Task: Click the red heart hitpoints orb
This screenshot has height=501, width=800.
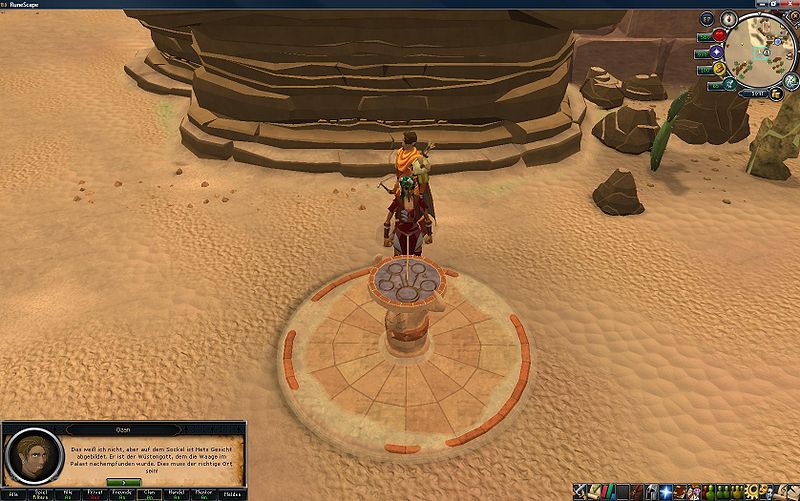Action: tap(719, 36)
